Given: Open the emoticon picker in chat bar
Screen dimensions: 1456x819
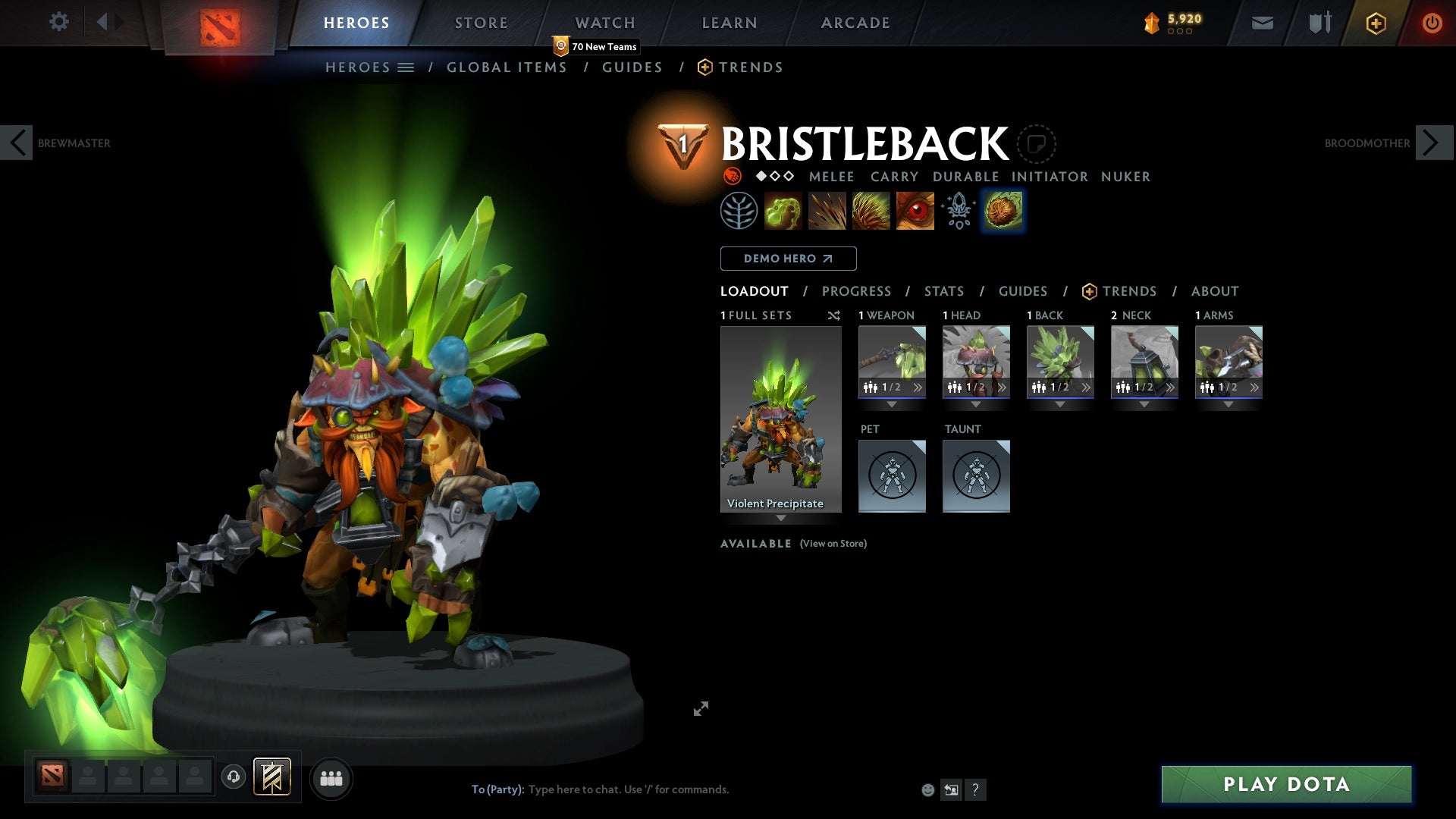Looking at the screenshot, I should (927, 789).
